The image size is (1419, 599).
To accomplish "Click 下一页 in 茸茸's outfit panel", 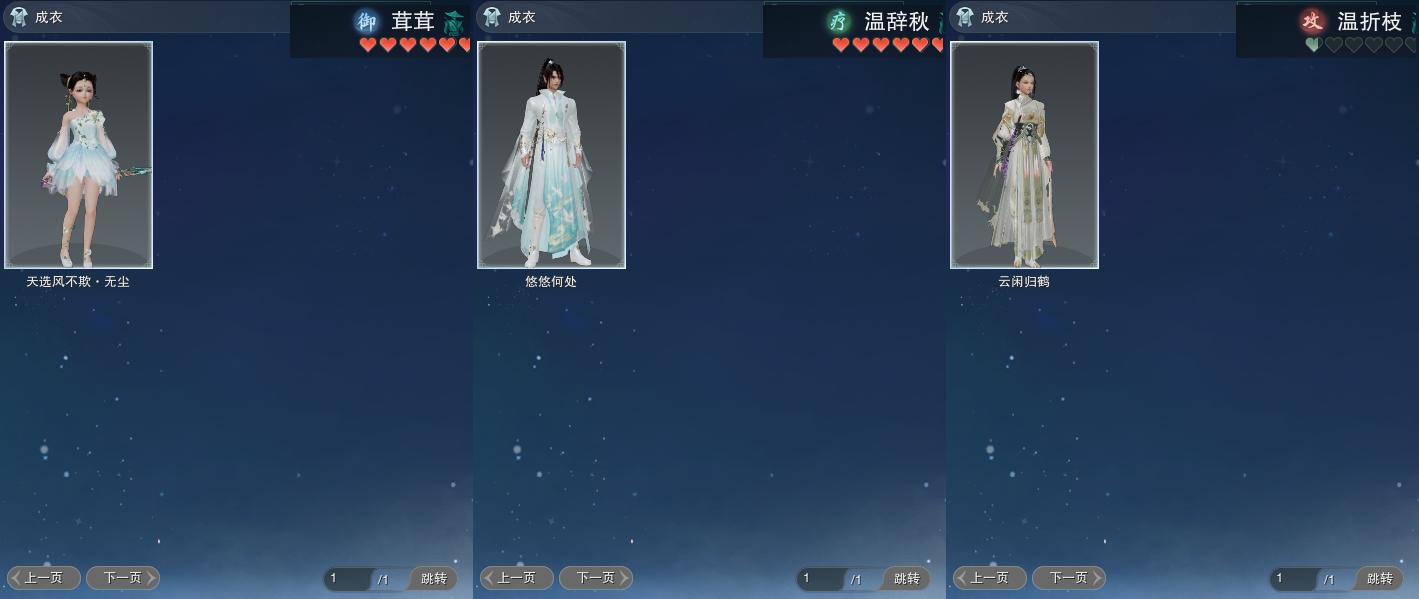I will (123, 578).
